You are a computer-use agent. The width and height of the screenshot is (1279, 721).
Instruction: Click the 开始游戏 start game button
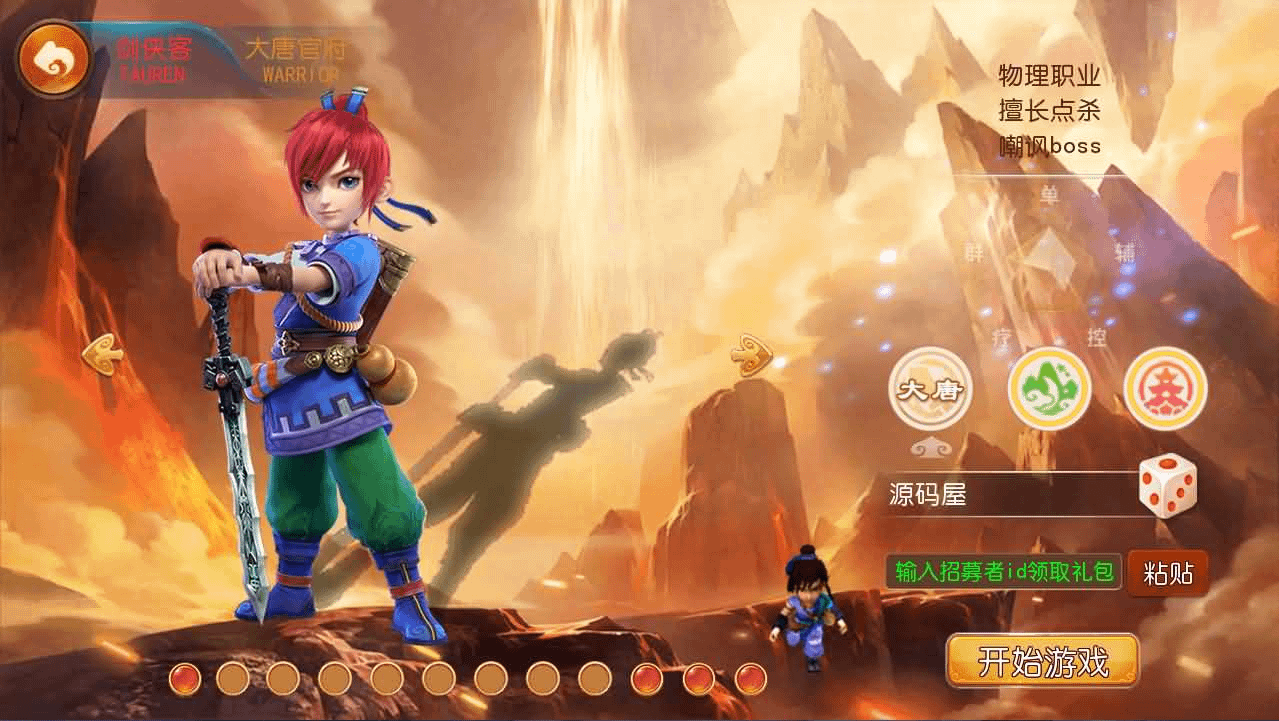(1042, 661)
